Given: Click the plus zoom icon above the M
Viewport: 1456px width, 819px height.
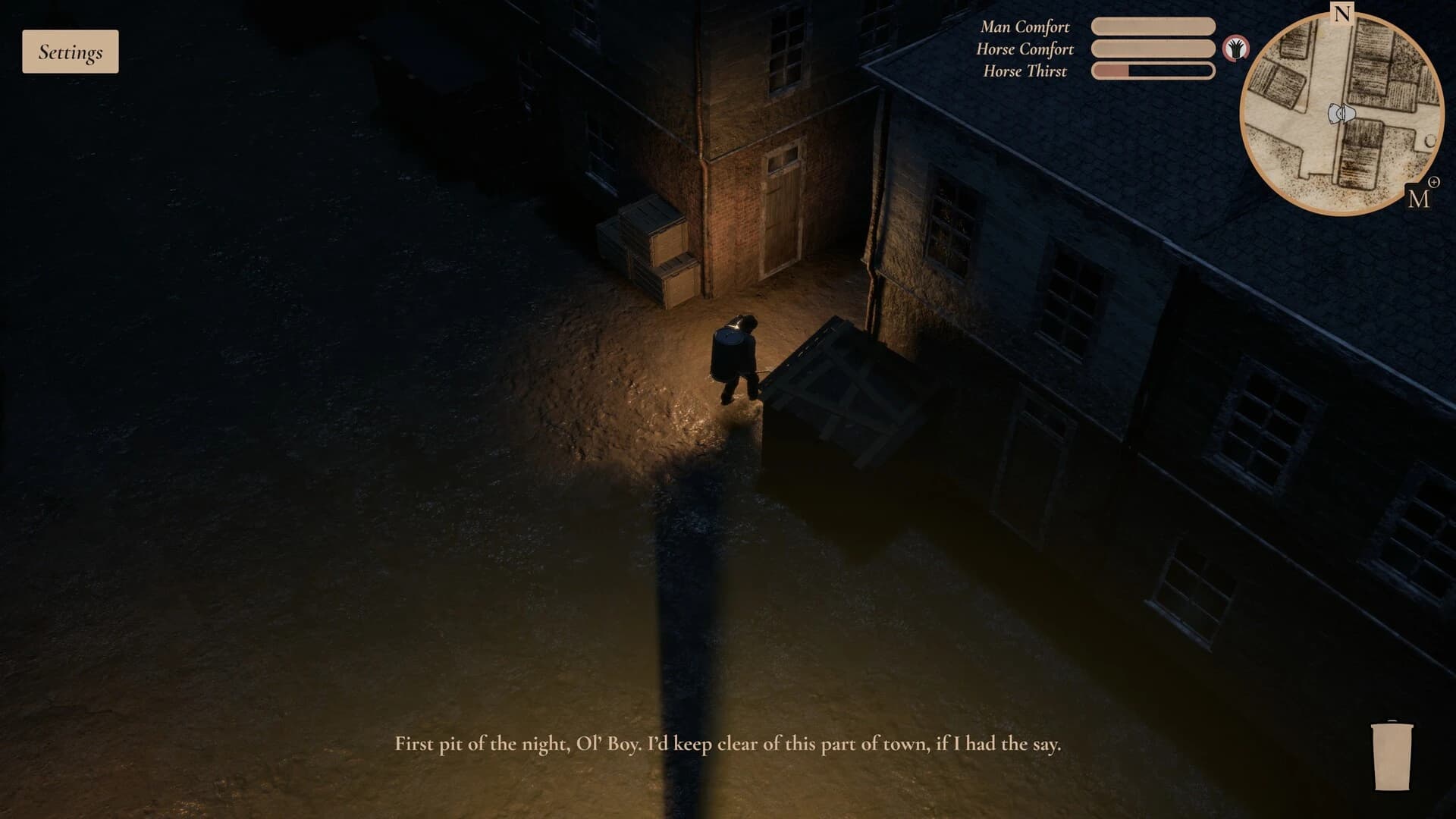Looking at the screenshot, I should pos(1434,183).
